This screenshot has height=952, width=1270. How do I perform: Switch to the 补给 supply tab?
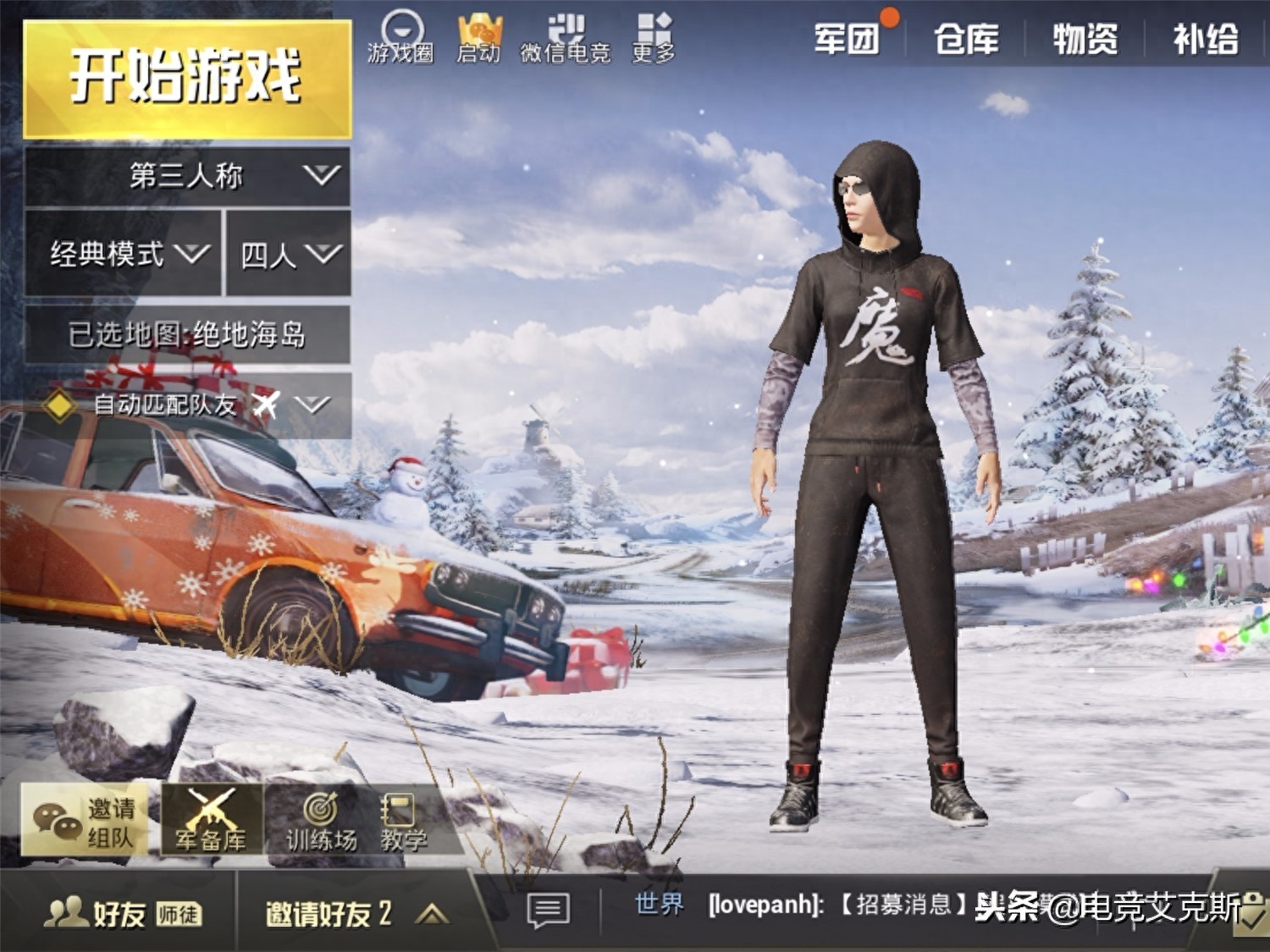click(1205, 40)
